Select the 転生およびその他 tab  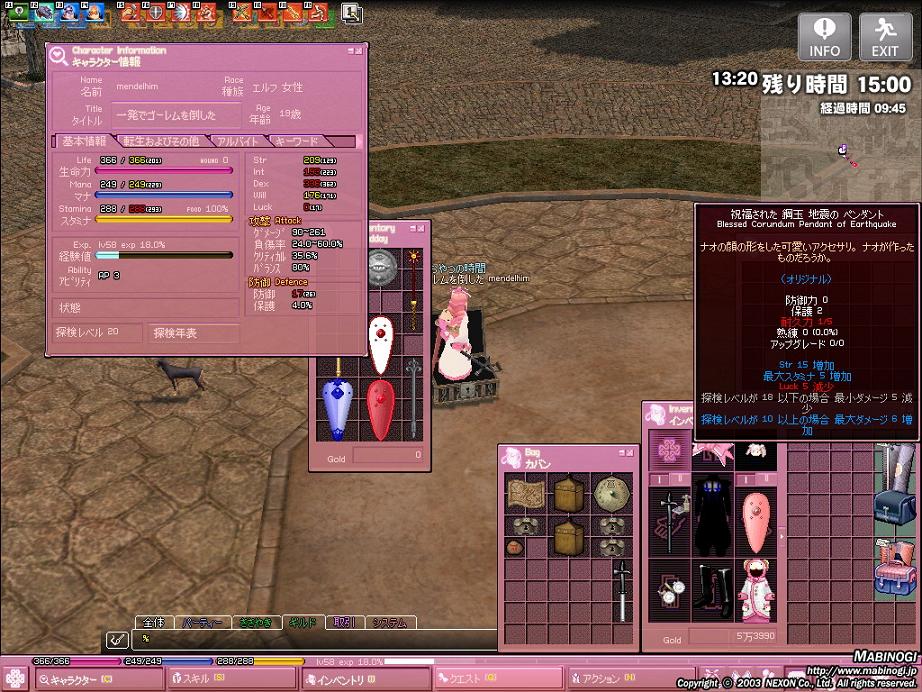(x=162, y=141)
